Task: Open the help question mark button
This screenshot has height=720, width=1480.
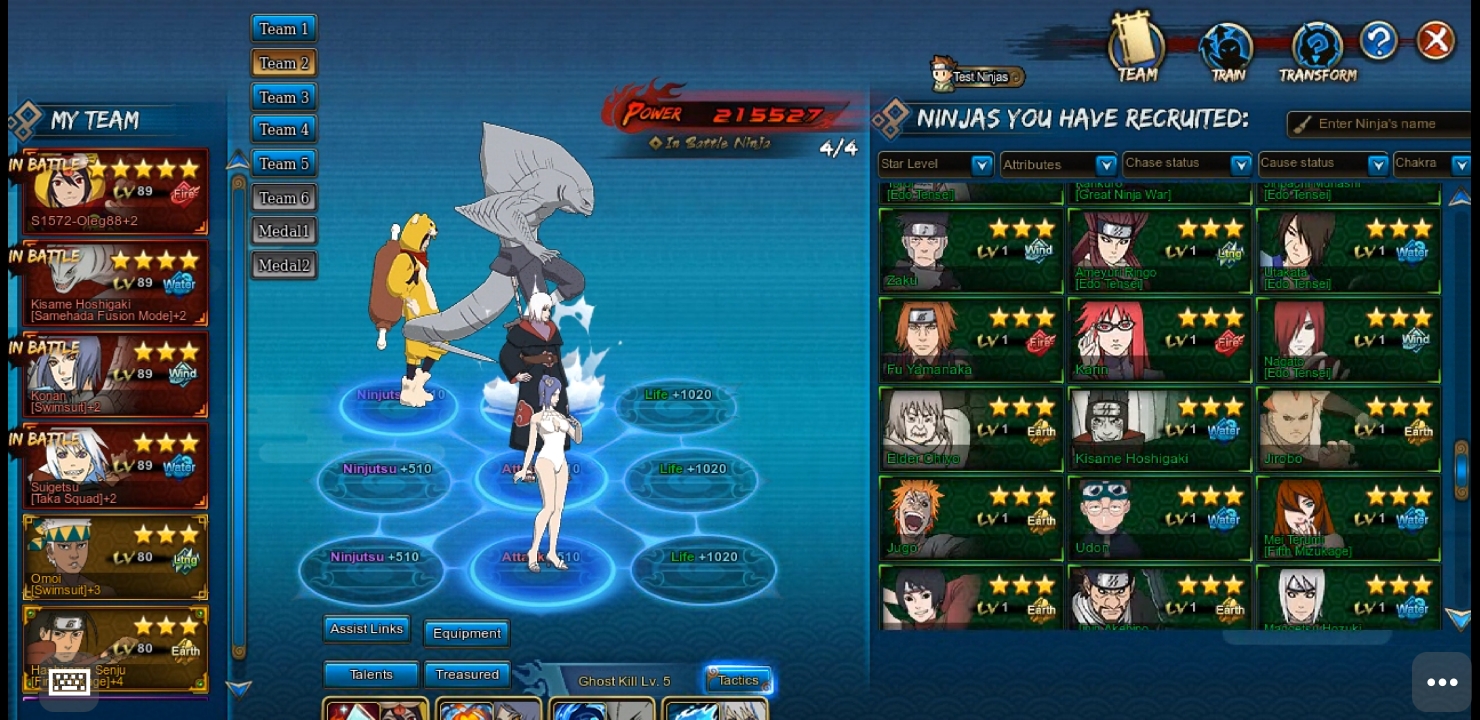Action: (1378, 41)
